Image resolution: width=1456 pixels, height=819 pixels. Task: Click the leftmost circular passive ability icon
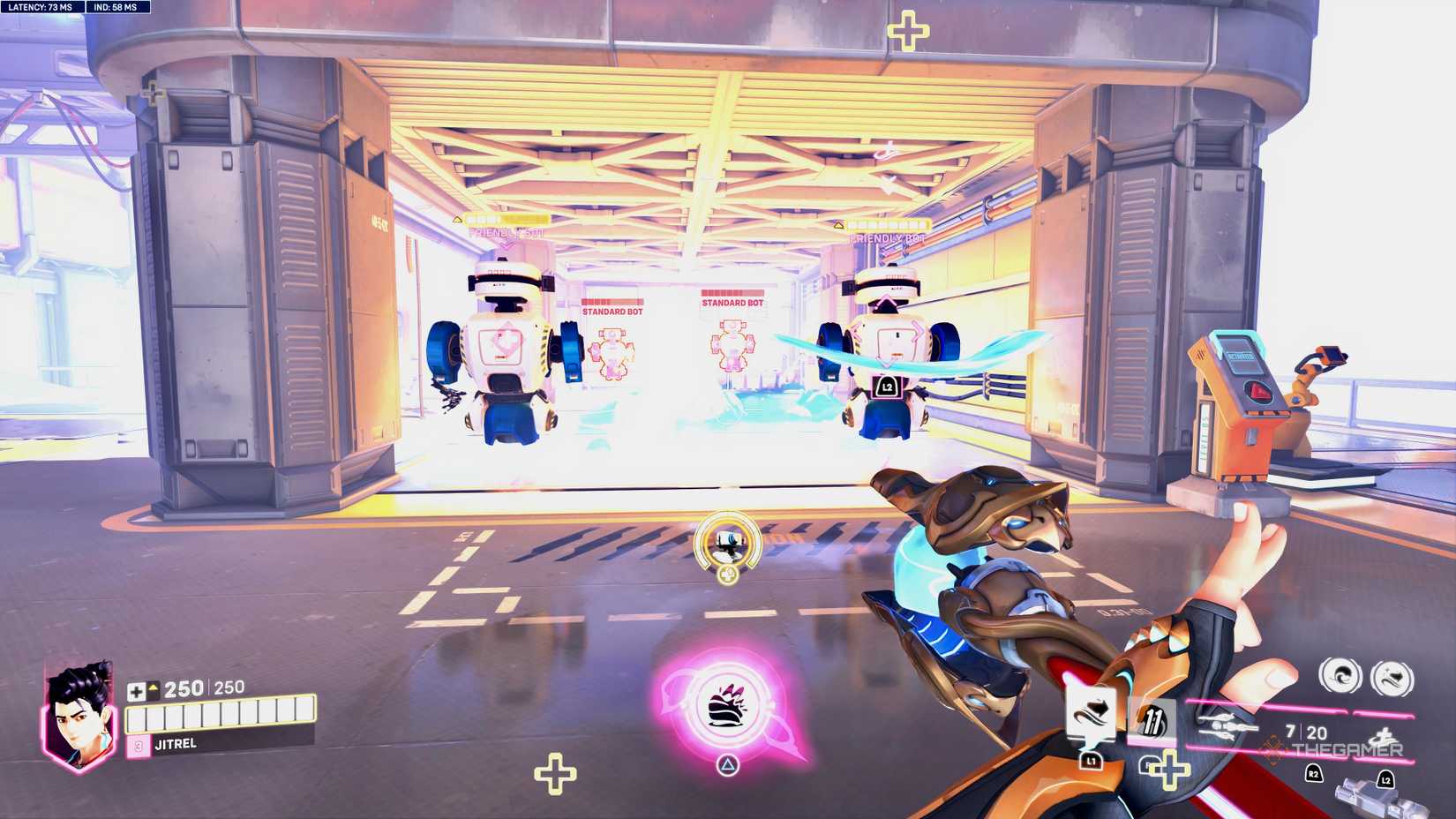pos(1341,675)
